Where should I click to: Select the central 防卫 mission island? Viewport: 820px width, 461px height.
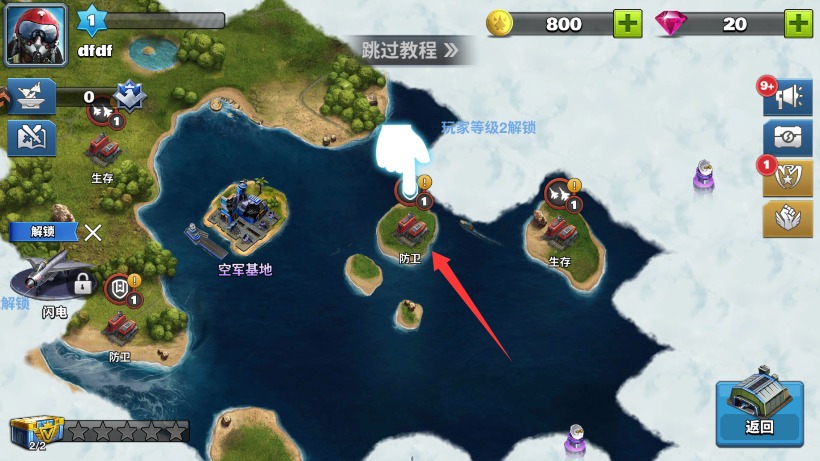click(x=410, y=232)
